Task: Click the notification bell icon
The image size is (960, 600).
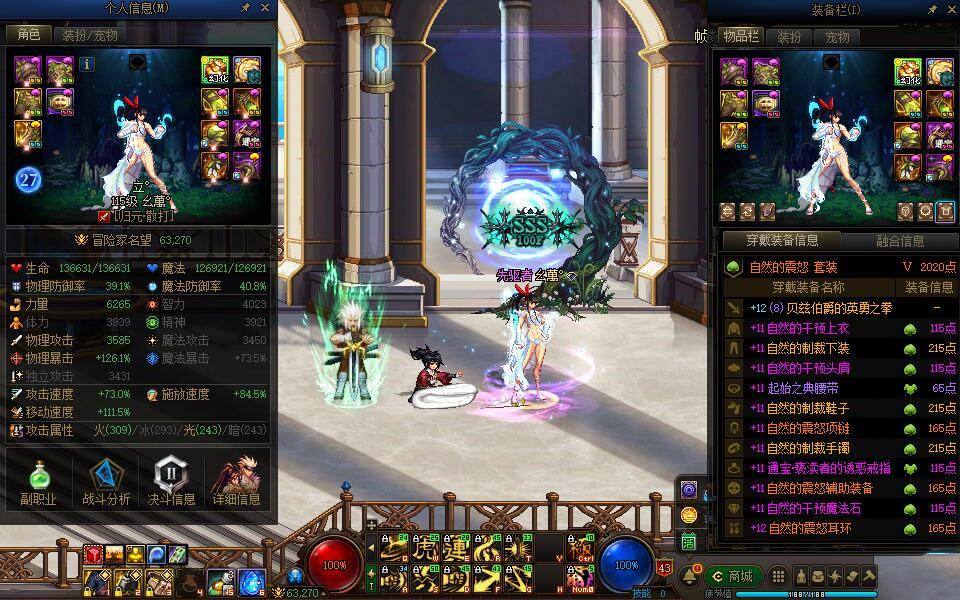Action: pyautogui.click(x=690, y=576)
